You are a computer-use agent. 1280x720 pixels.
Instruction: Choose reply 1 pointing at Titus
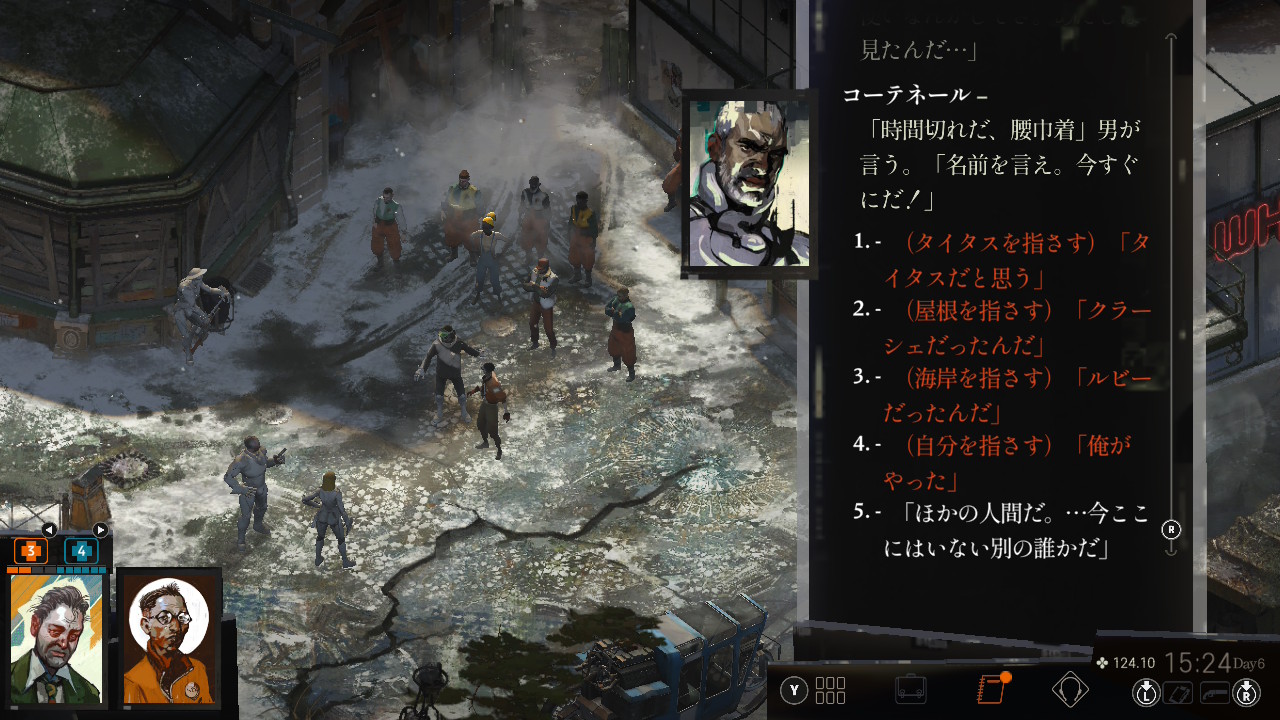tap(1025, 259)
